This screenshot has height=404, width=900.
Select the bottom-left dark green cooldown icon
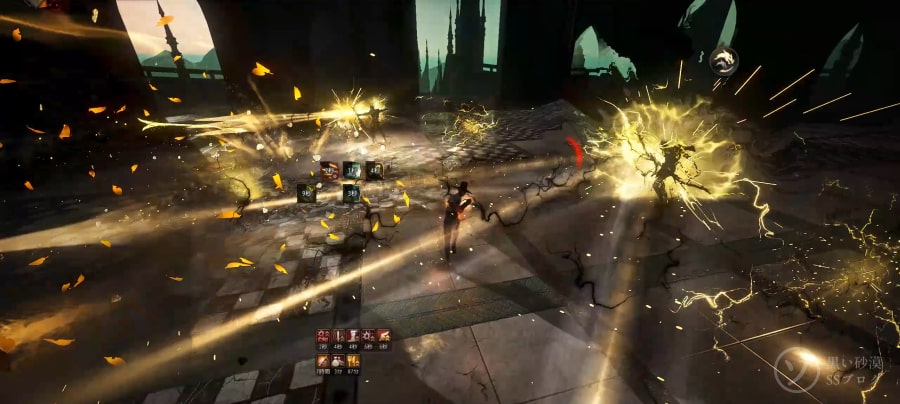tap(306, 192)
